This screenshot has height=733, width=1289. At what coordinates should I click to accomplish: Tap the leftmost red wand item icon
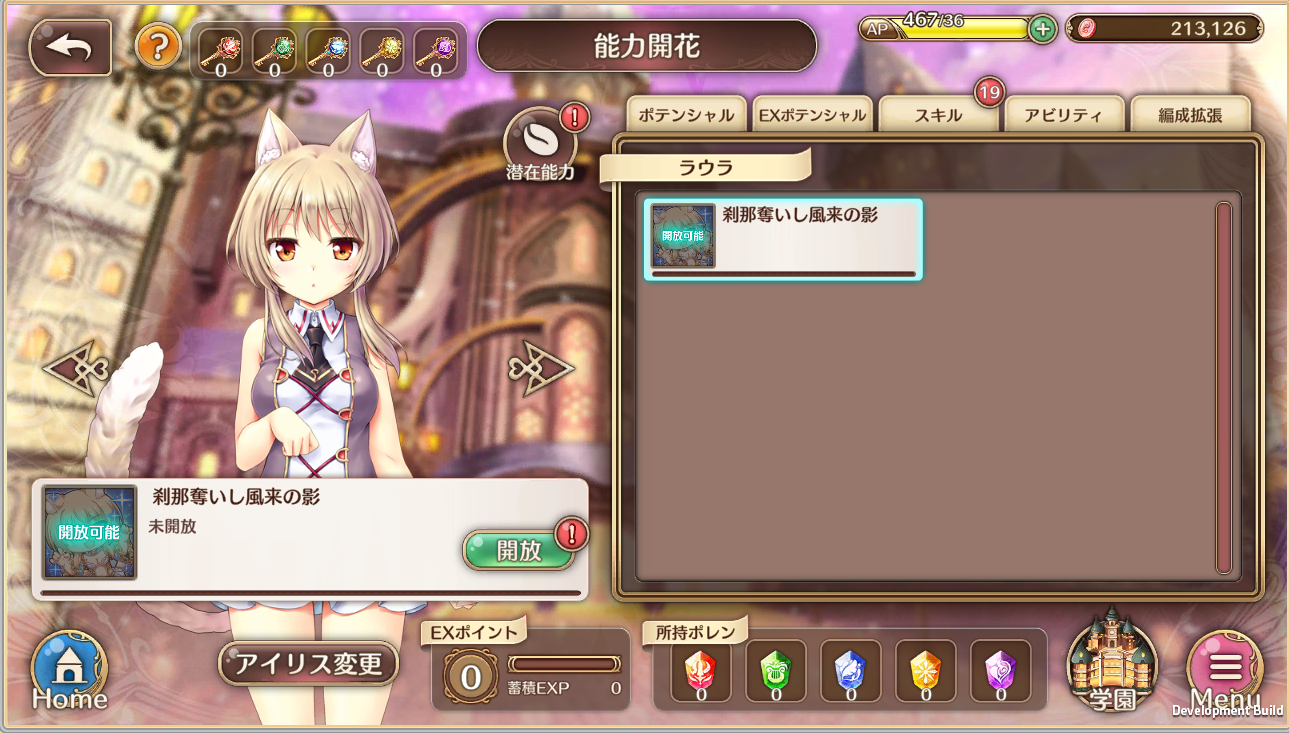218,47
